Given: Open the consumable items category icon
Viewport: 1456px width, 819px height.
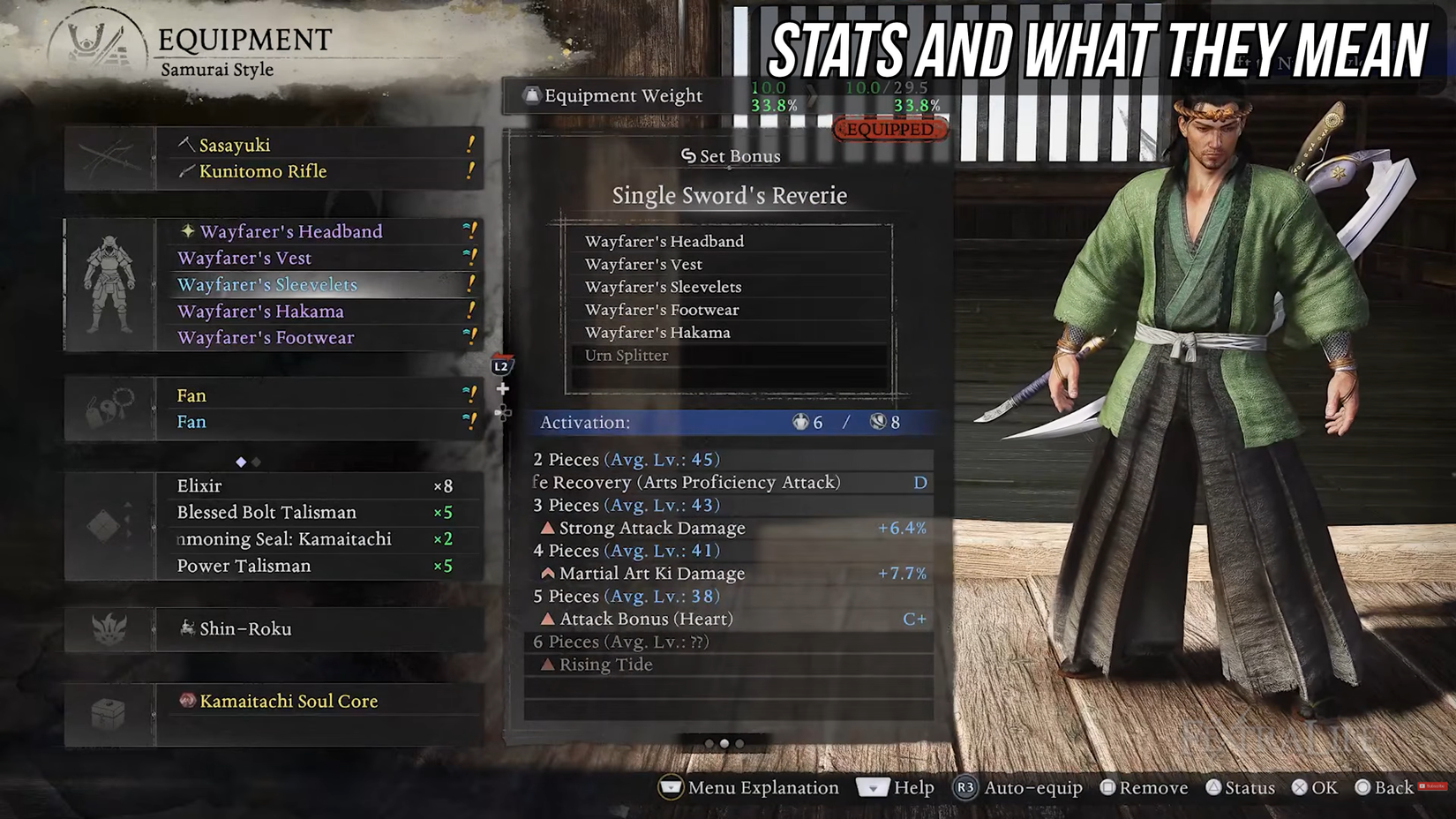Looking at the screenshot, I should coord(106,525).
